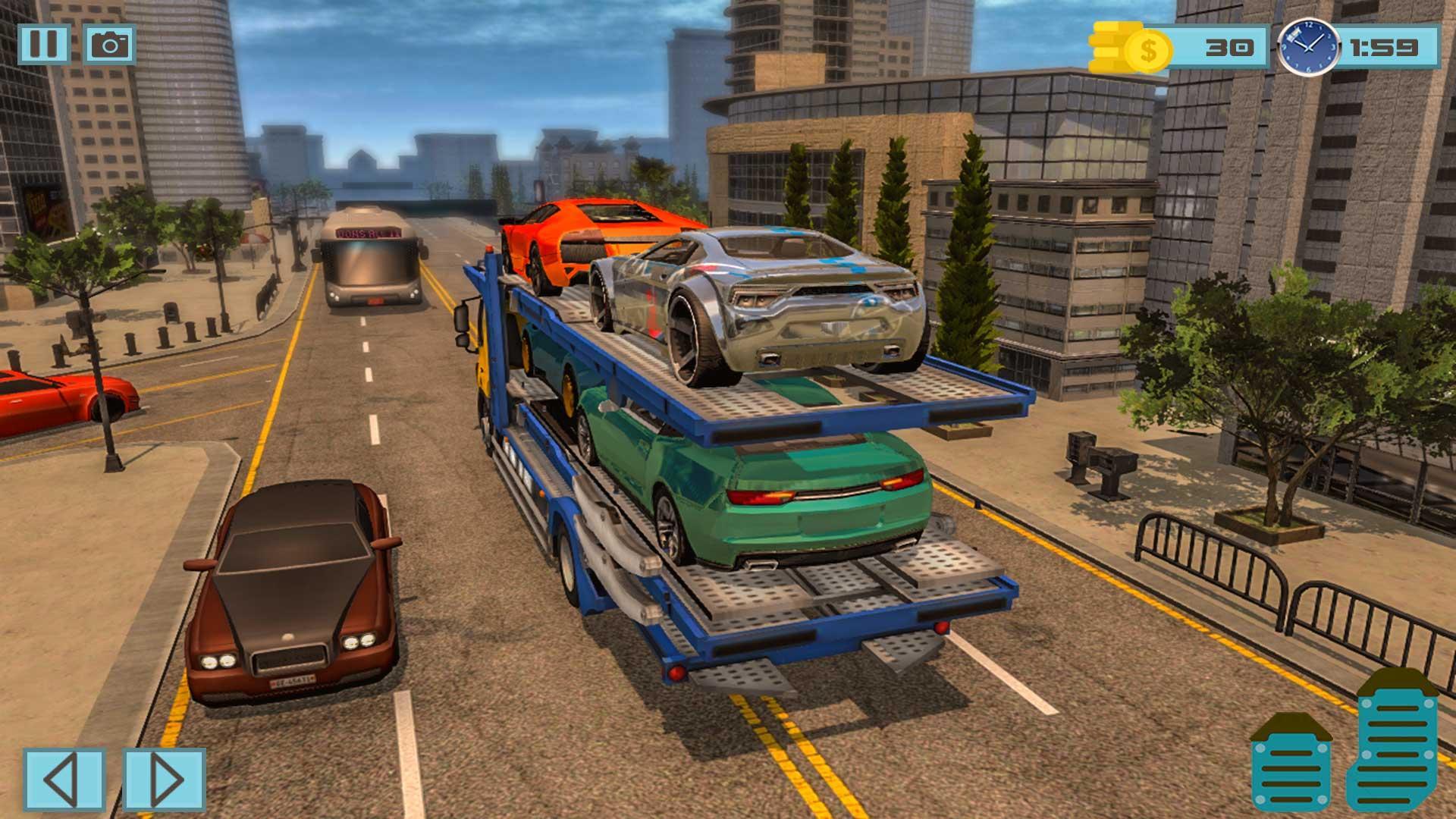The height and width of the screenshot is (819, 1456).
Task: Open the in-game camera screenshot tool
Action: [108, 43]
